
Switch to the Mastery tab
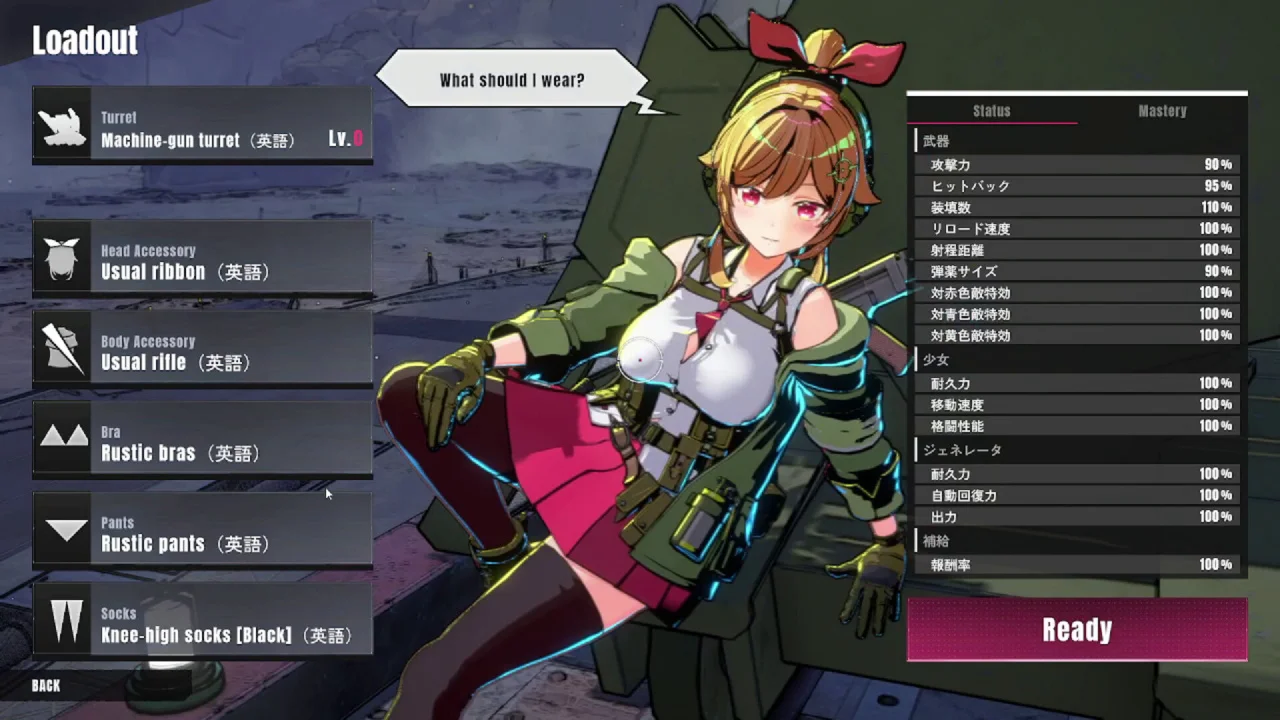pos(1162,111)
